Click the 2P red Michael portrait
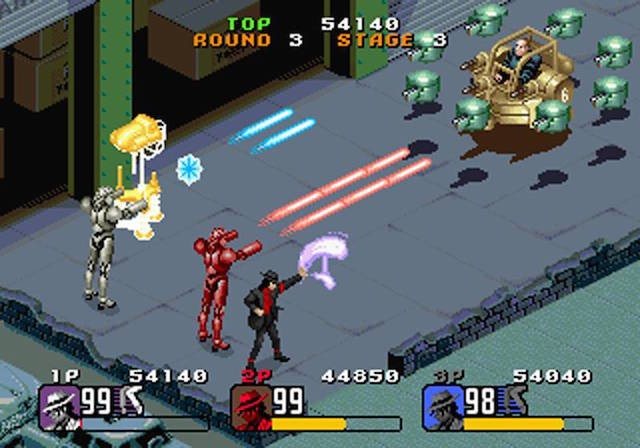The height and width of the screenshot is (448, 640). pos(251,403)
